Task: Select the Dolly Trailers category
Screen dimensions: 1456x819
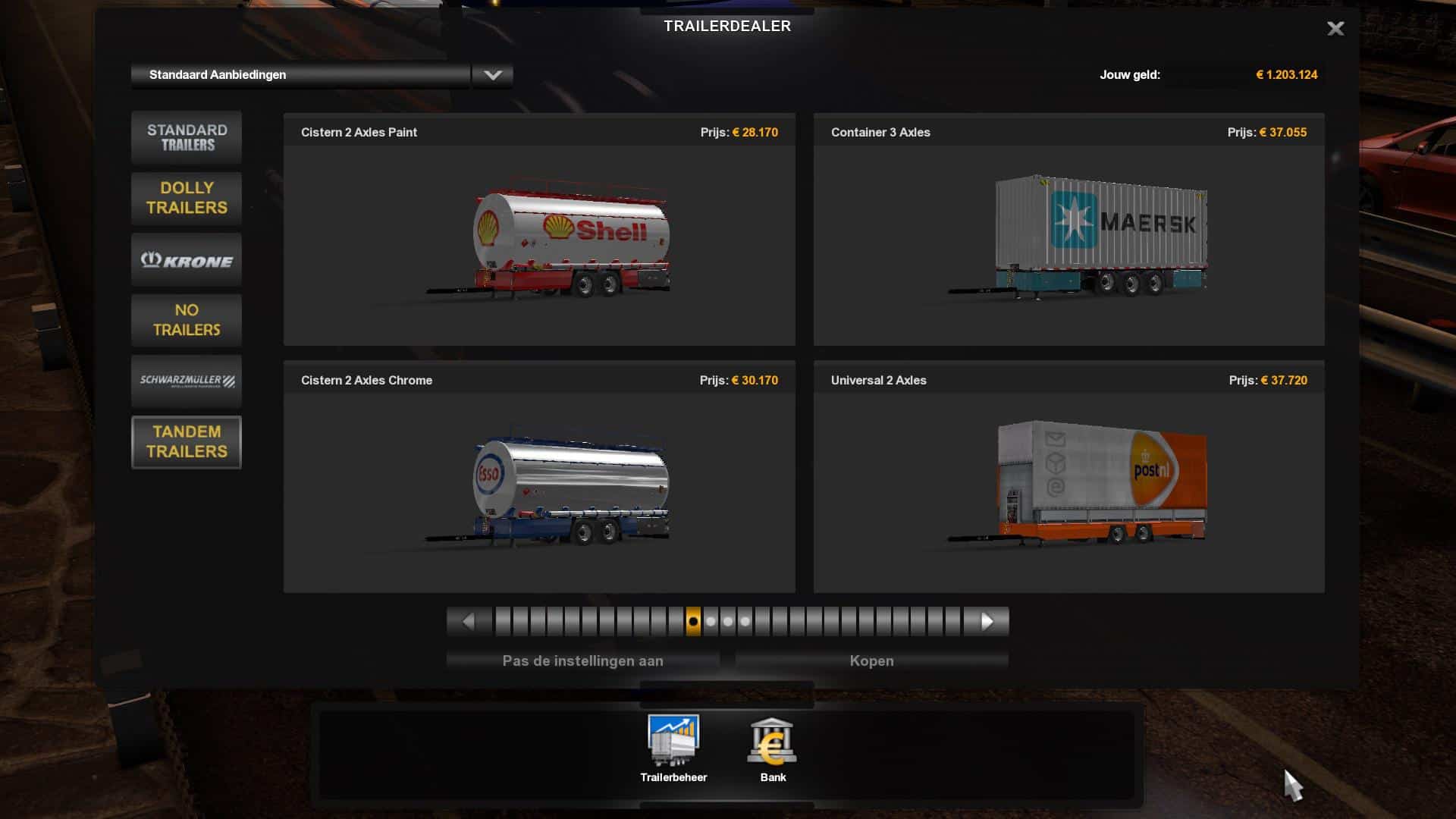Action: coord(187,198)
